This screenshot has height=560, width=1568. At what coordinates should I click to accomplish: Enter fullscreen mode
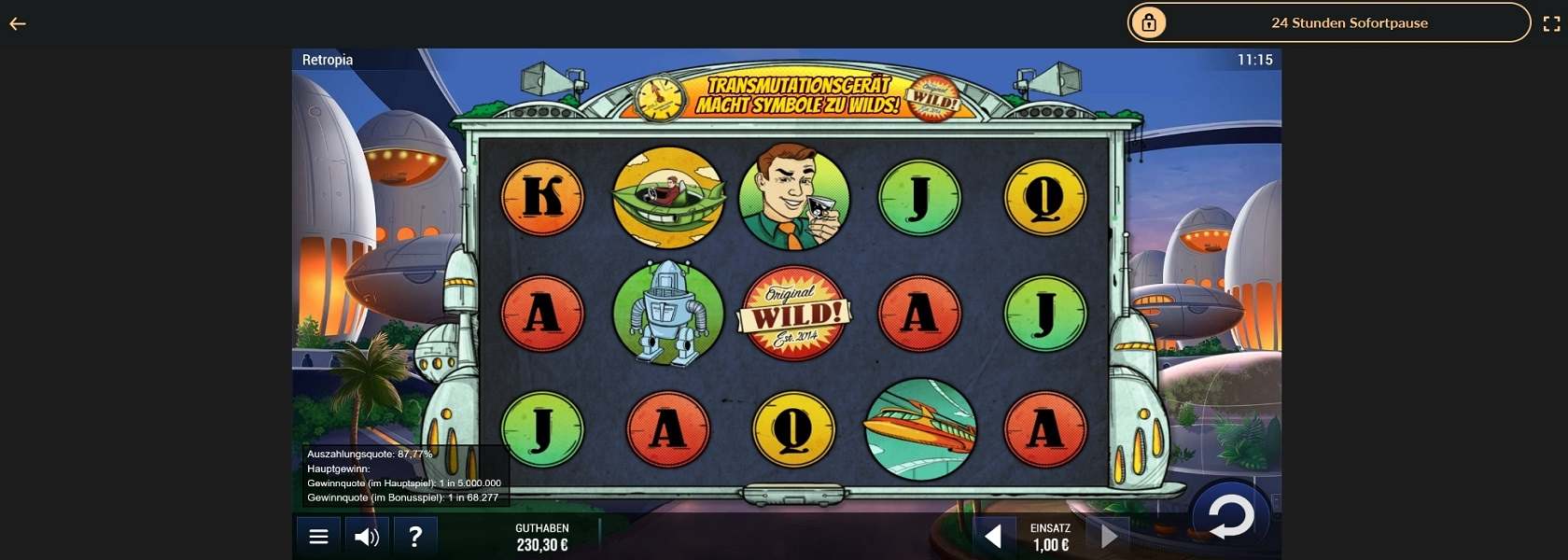point(1551,24)
